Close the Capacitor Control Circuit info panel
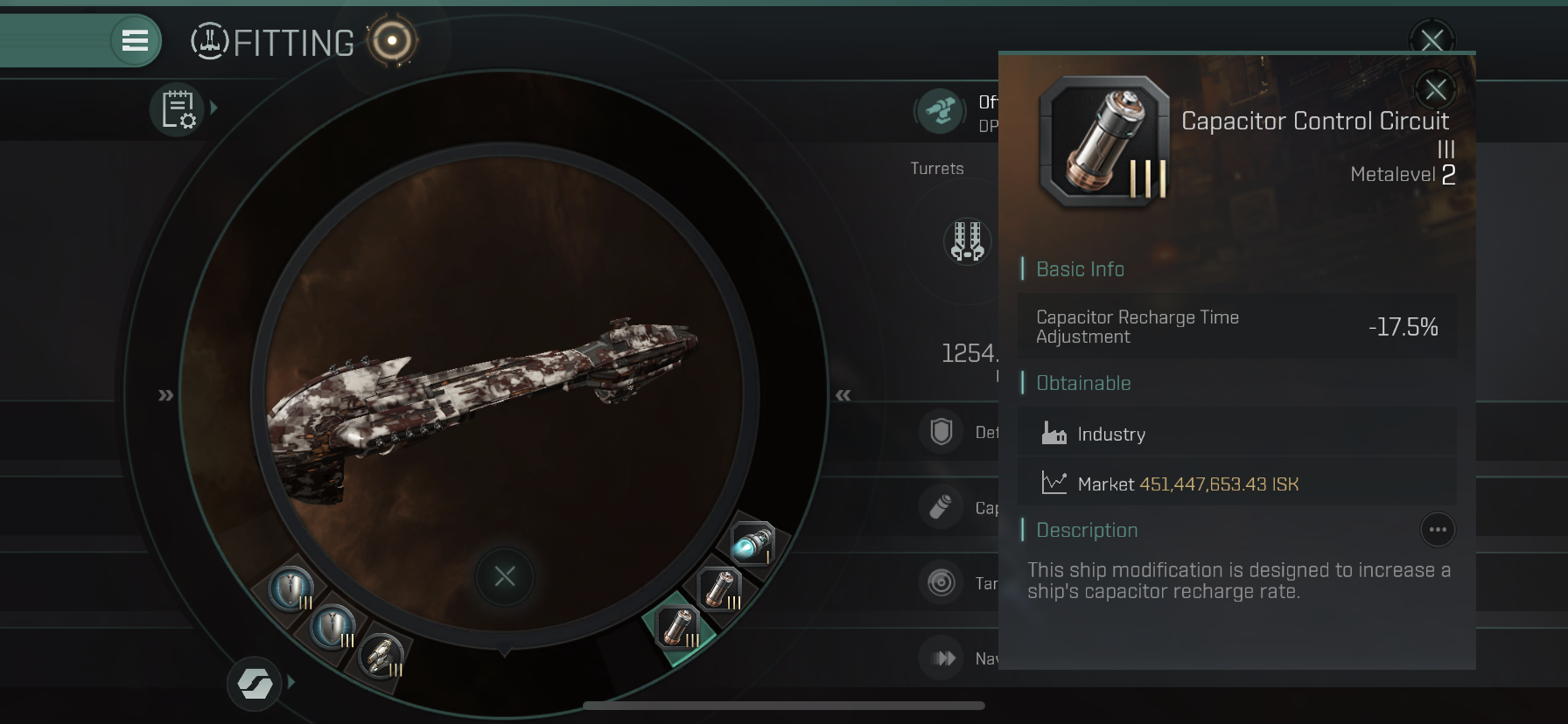 pyautogui.click(x=1435, y=89)
